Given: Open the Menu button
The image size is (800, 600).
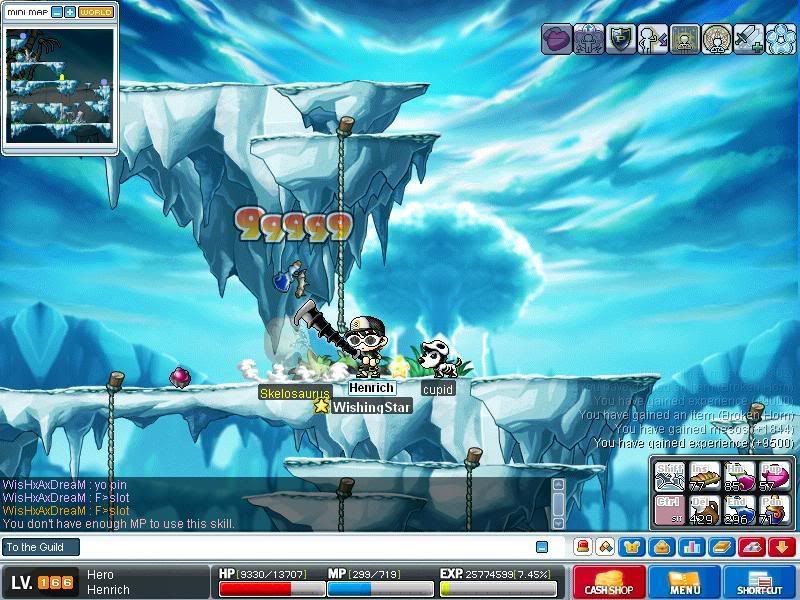Looking at the screenshot, I should click(685, 582).
